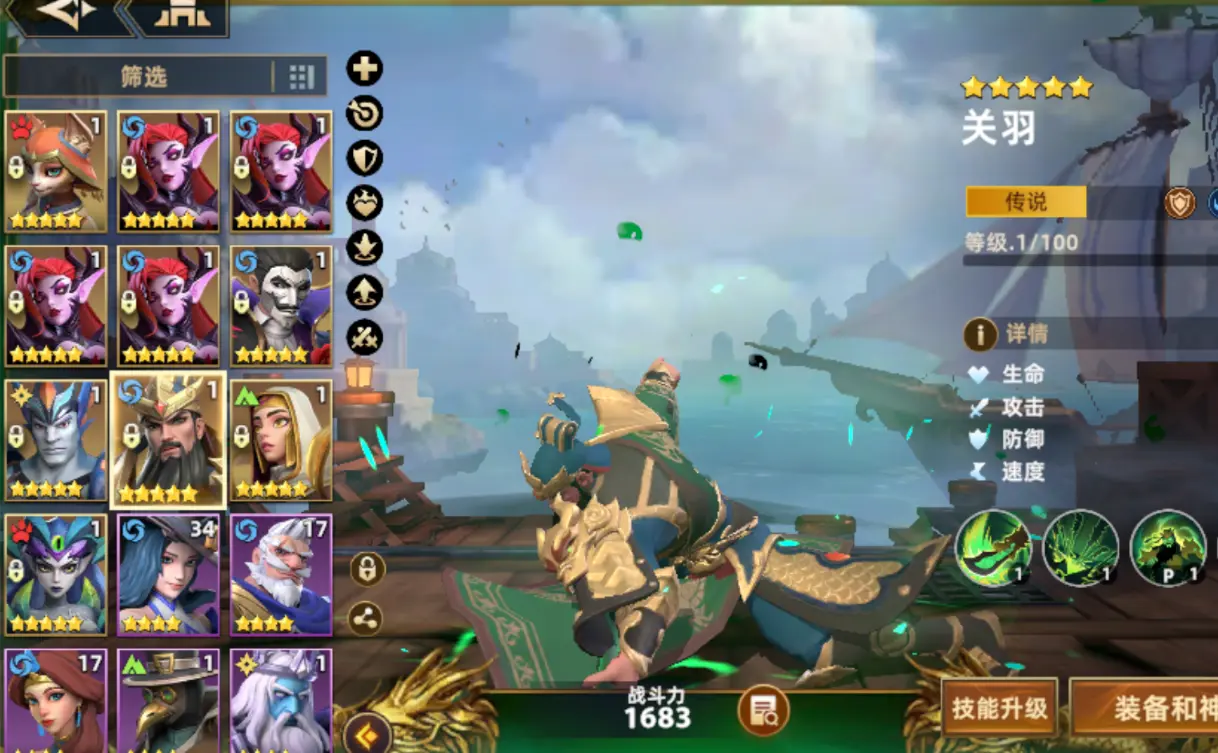Open the 装备和神 equipment panel
1218x753 pixels.
pos(1150,708)
